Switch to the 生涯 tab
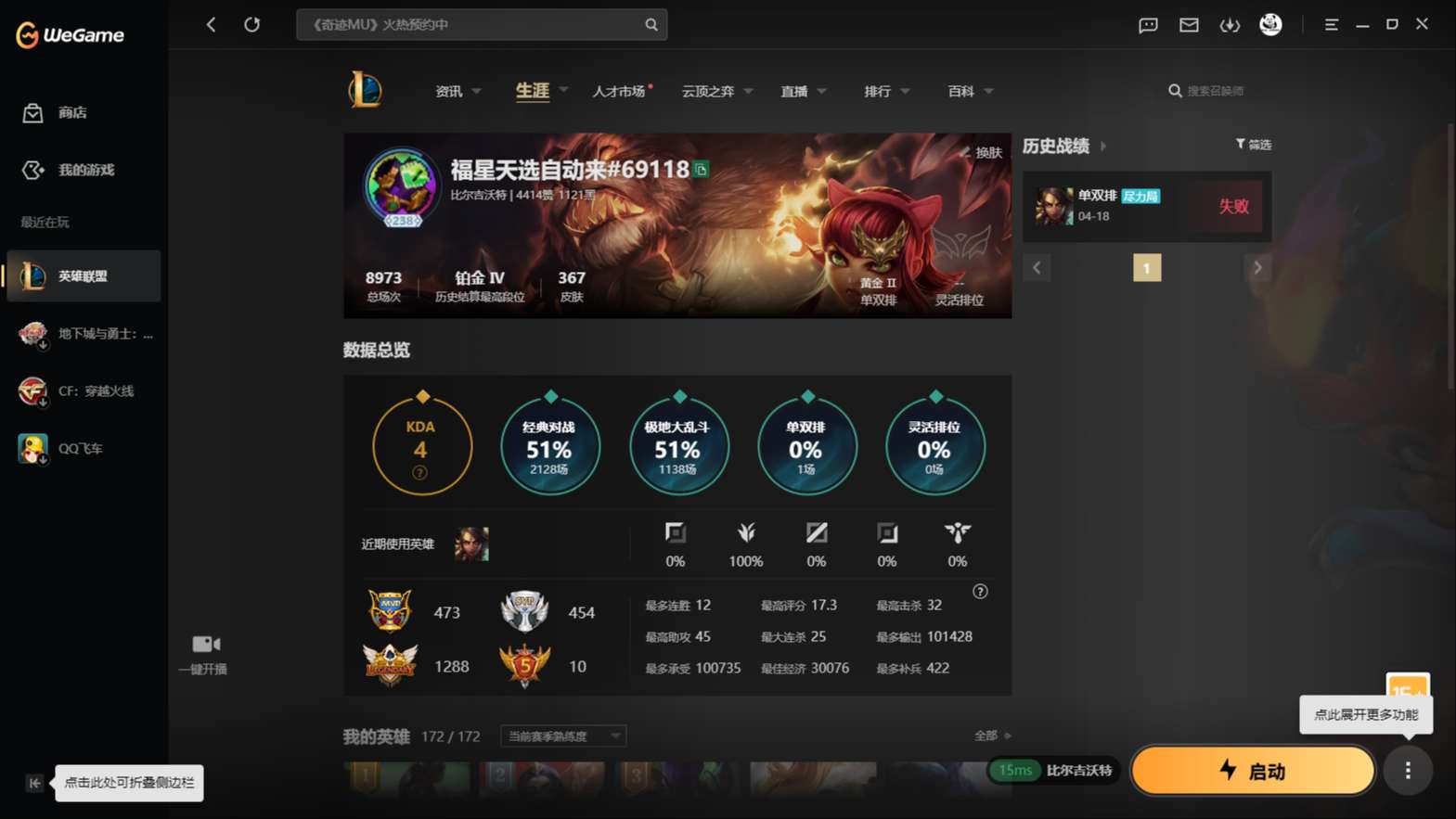Screen dimensions: 1456x819 [x=530, y=91]
